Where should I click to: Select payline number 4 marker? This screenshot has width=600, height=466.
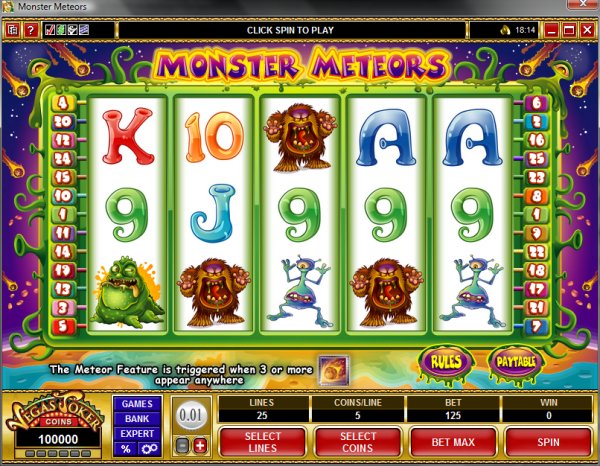coord(65,103)
